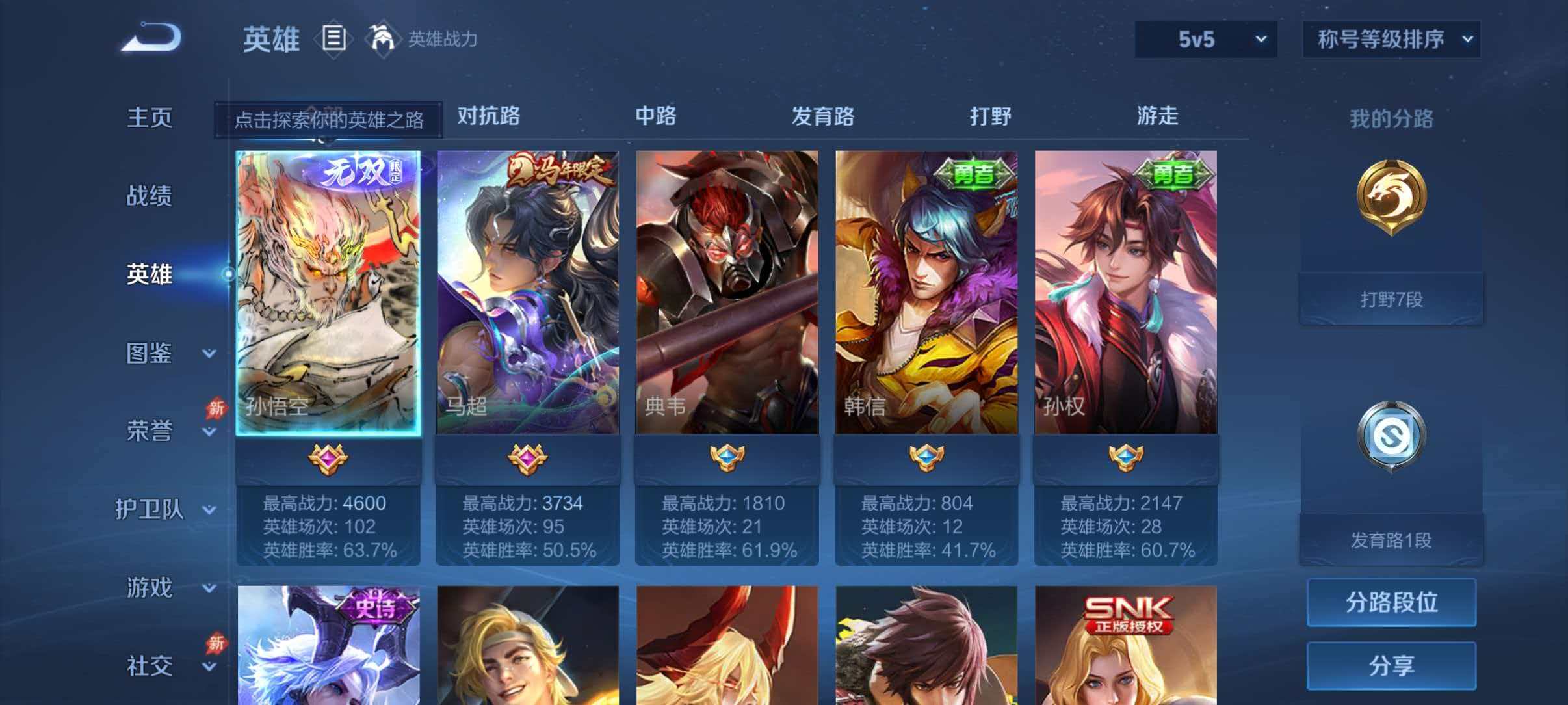The image size is (1568, 705).
Task: Click the 分路段位 button
Action: tap(1391, 603)
